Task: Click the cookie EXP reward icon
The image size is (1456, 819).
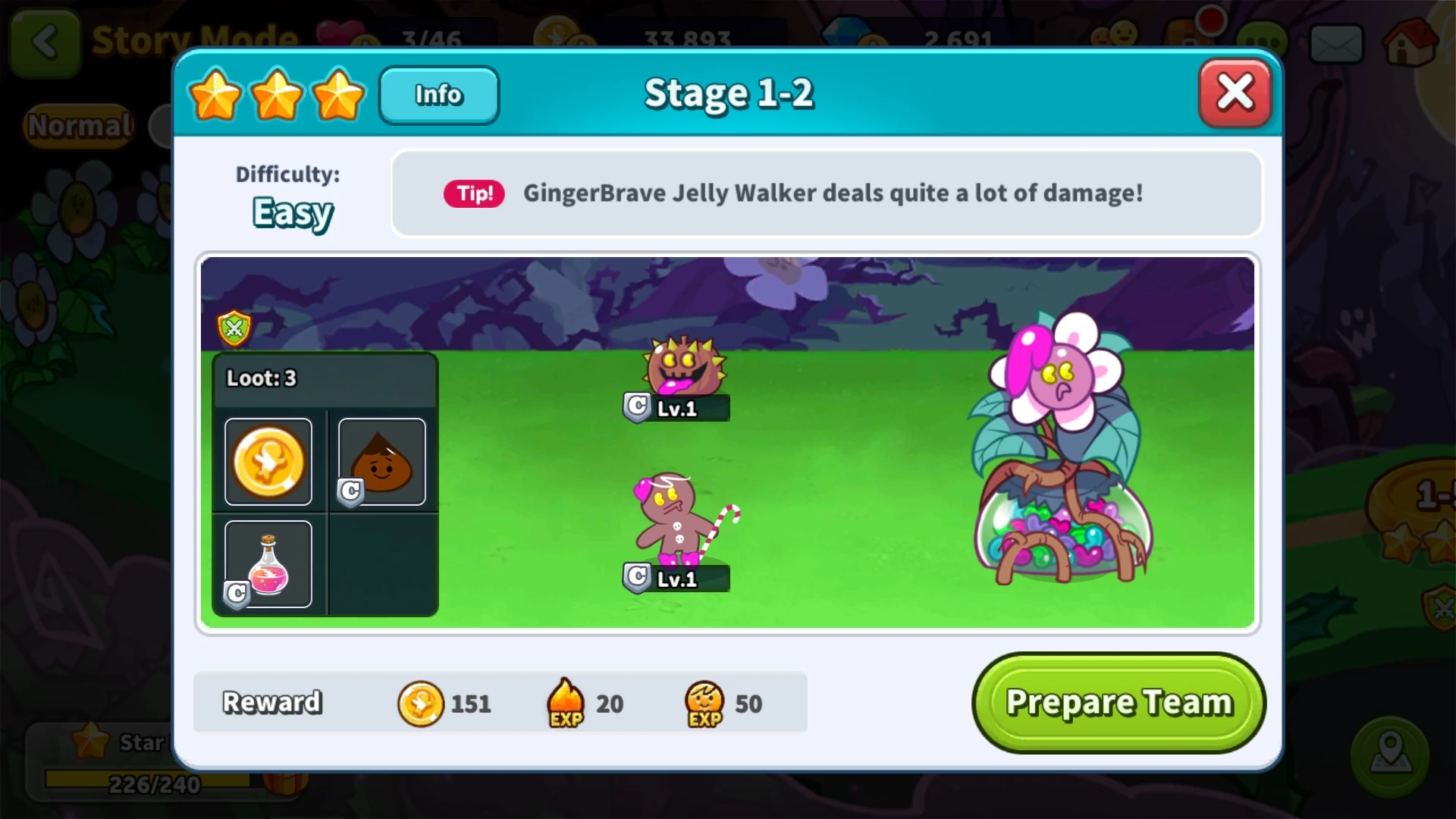Action: click(701, 703)
